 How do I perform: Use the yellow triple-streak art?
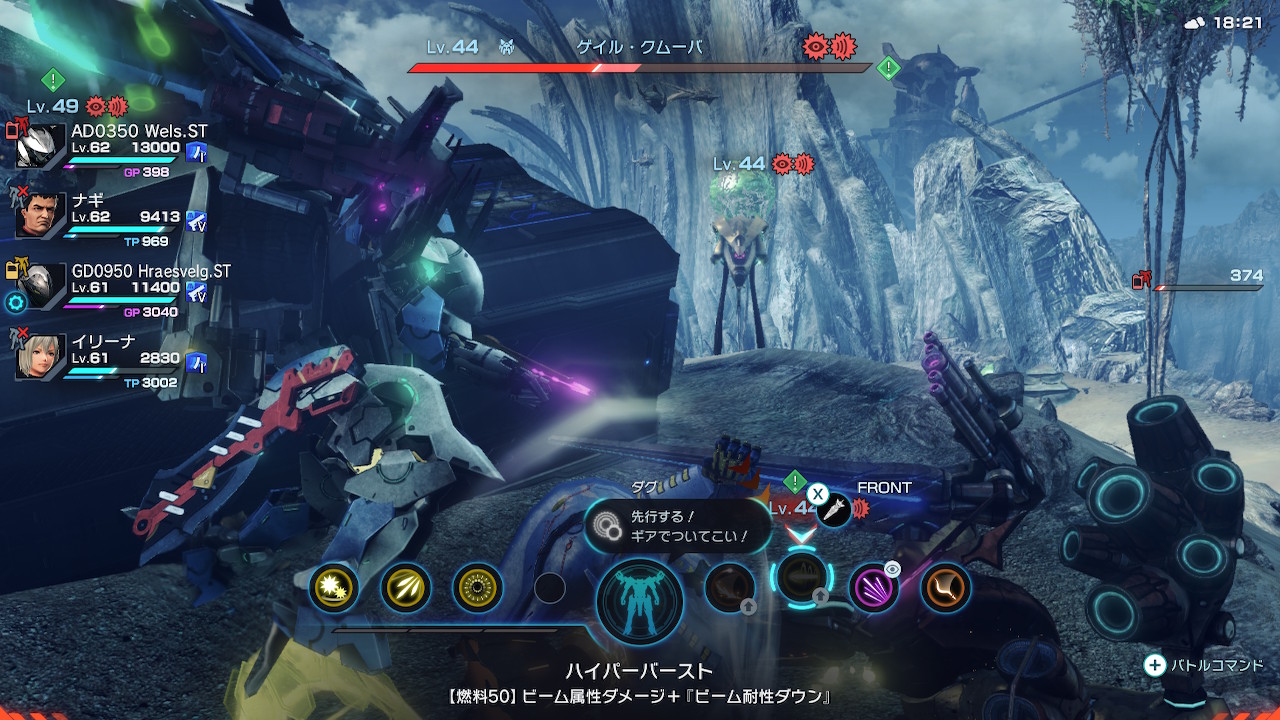tap(406, 588)
